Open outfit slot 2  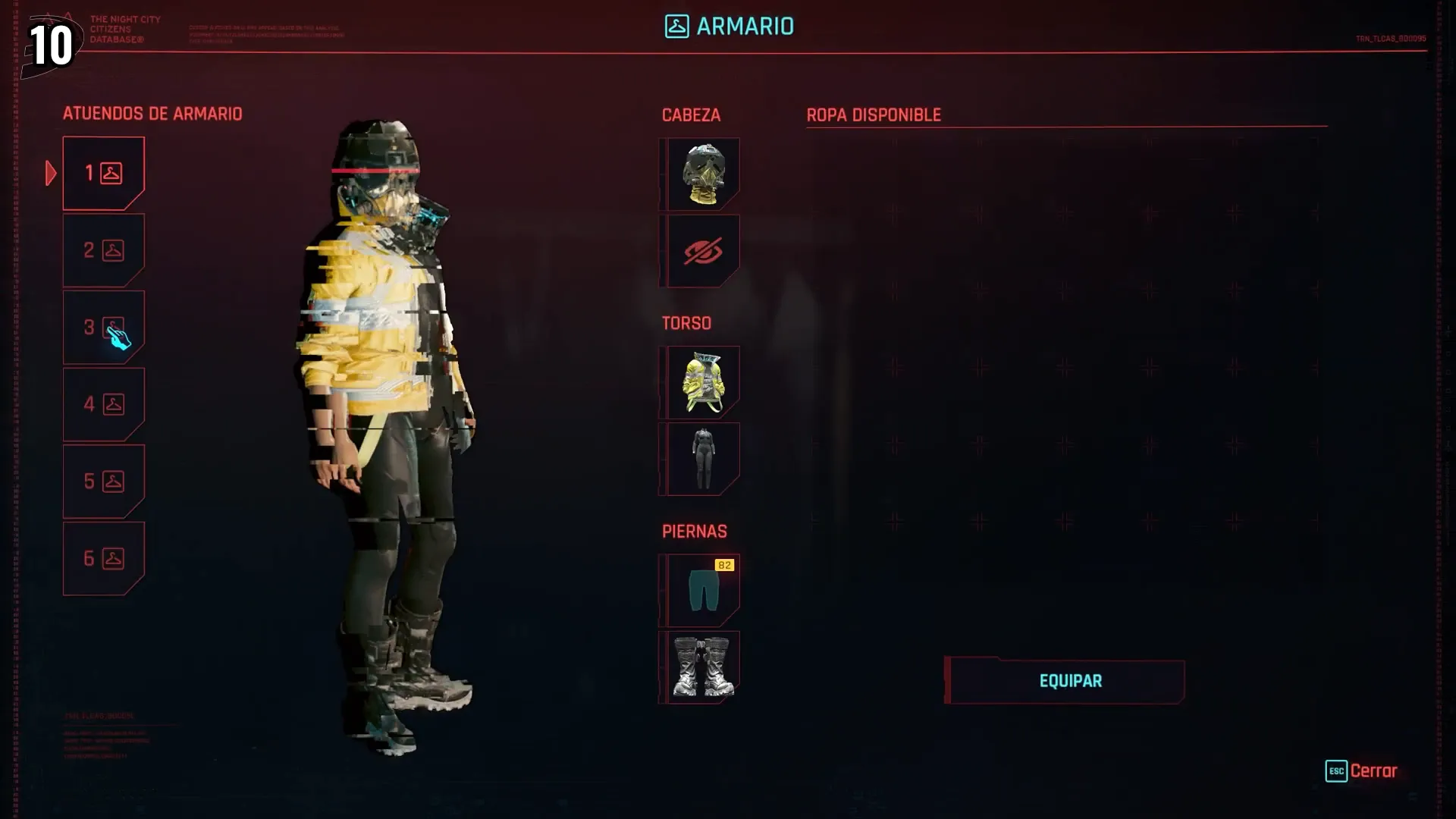coord(104,249)
